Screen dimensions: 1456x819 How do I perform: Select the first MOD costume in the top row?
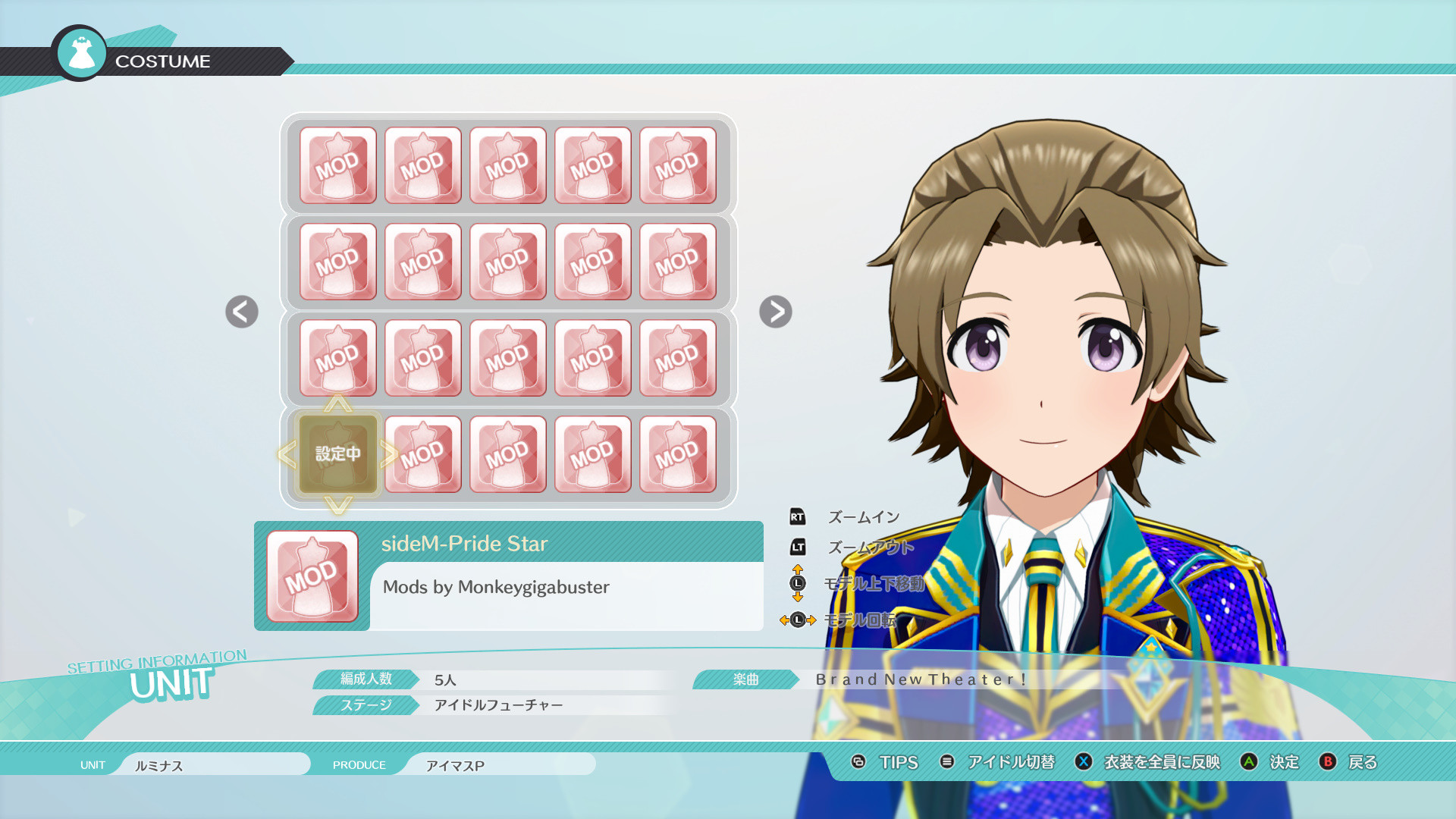338,164
